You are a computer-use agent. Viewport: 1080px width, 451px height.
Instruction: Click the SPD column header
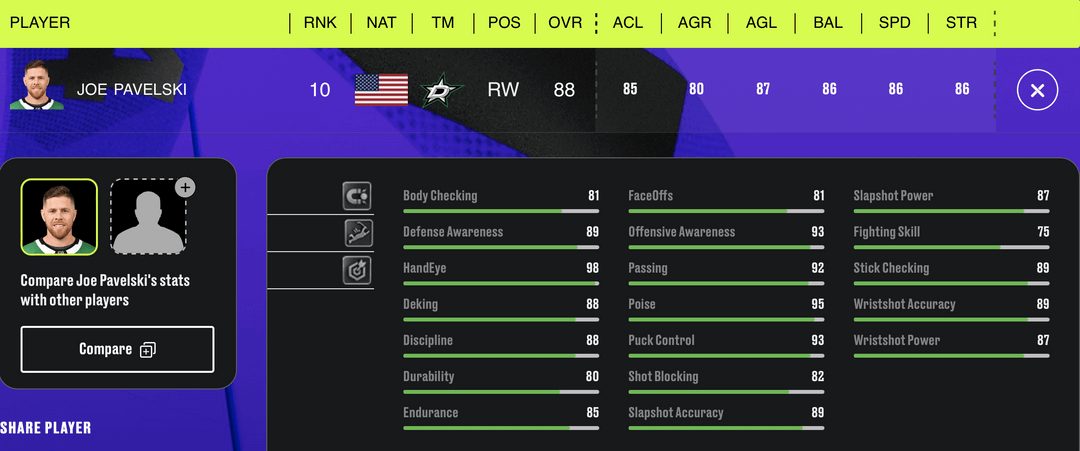click(x=895, y=22)
